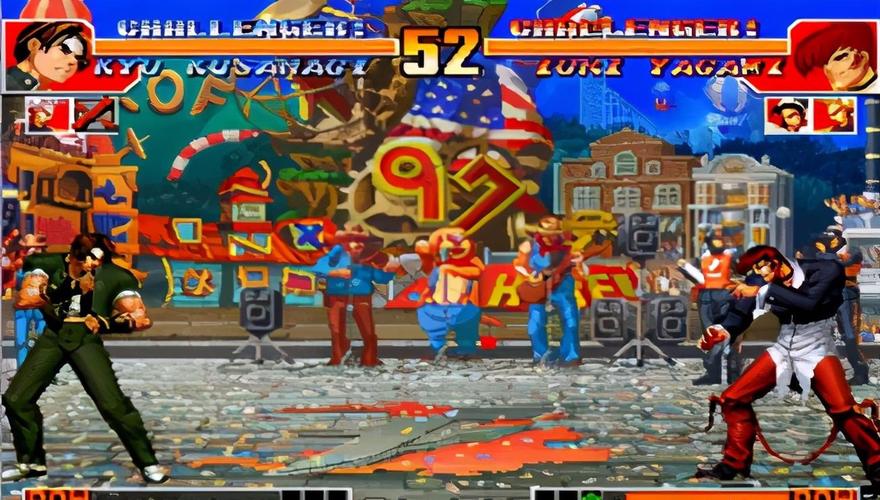Select Iori's white-headband reserve teammate icon

tap(787, 115)
